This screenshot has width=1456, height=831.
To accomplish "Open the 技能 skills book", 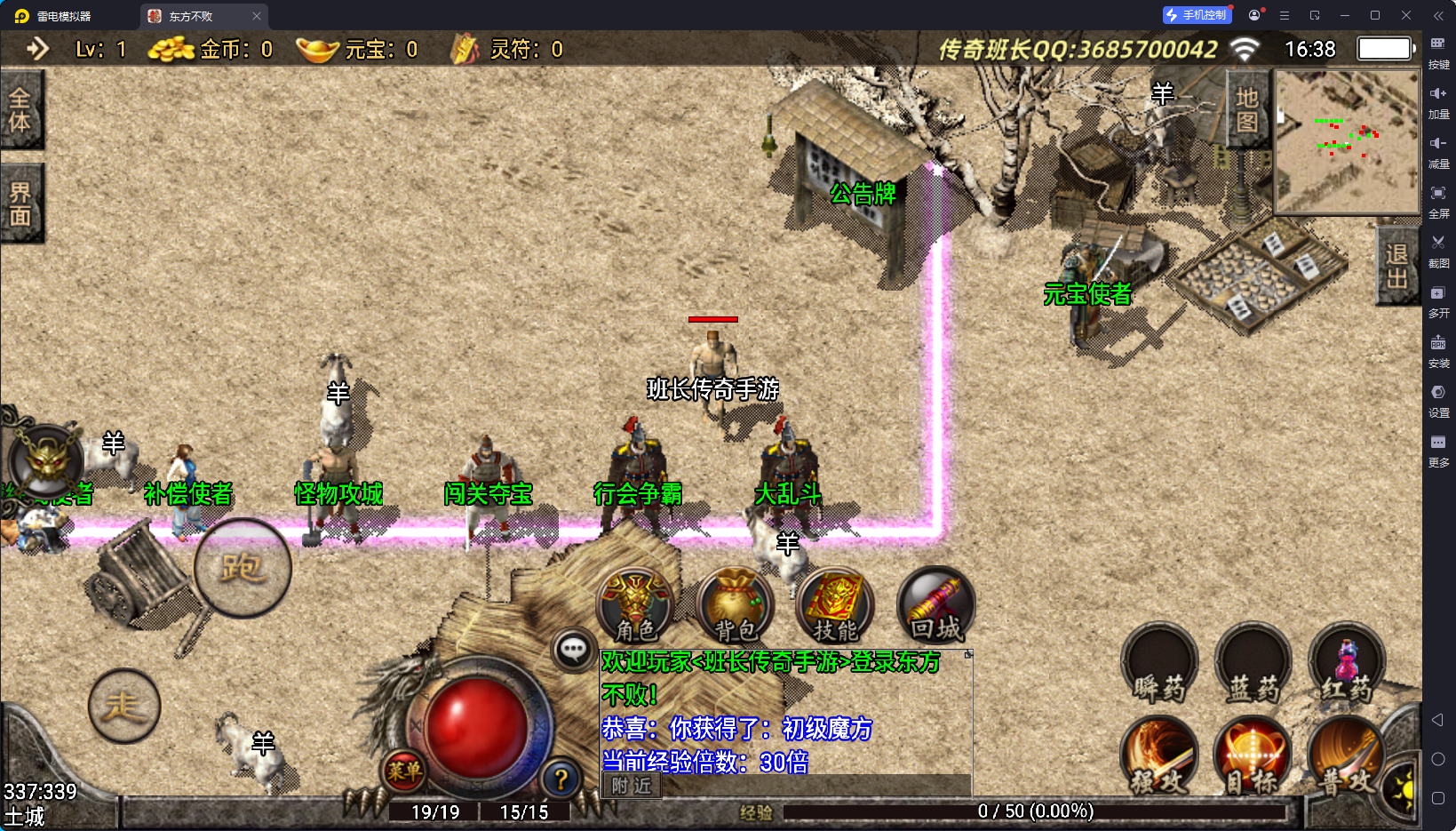I will pos(834,606).
